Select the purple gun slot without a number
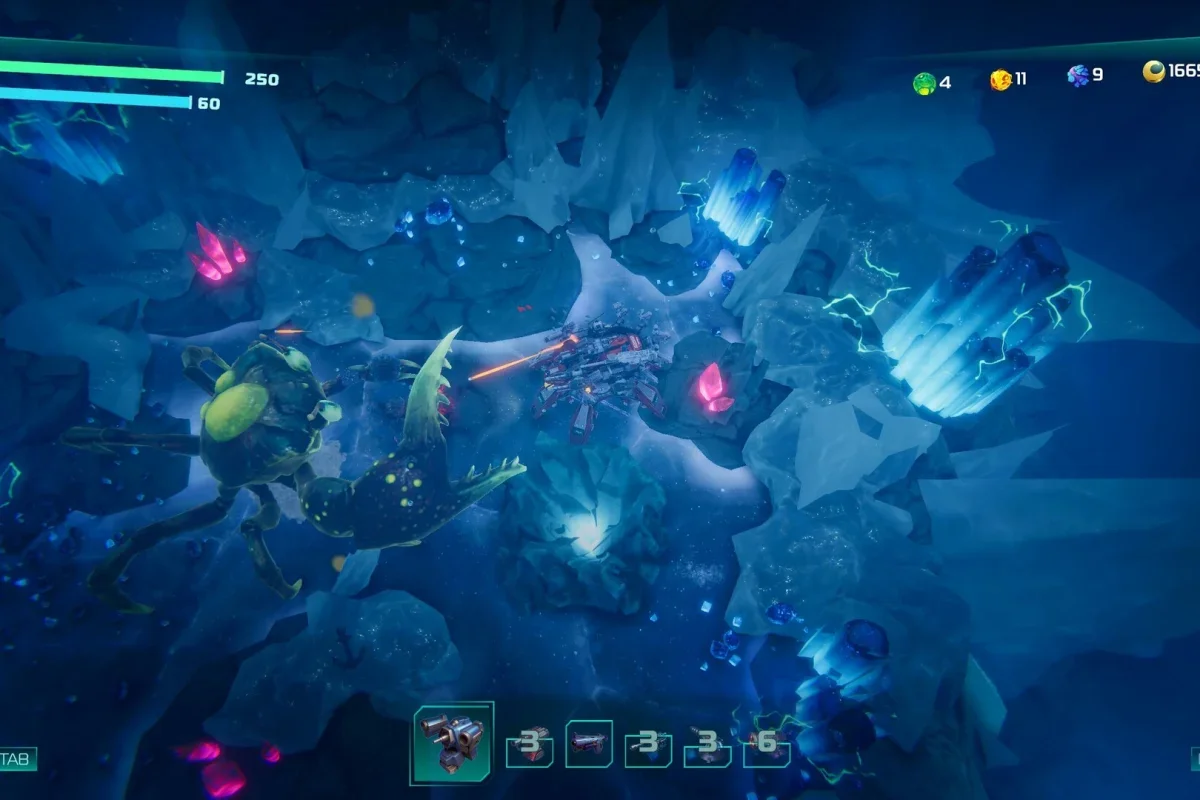1200x800 pixels. (589, 744)
